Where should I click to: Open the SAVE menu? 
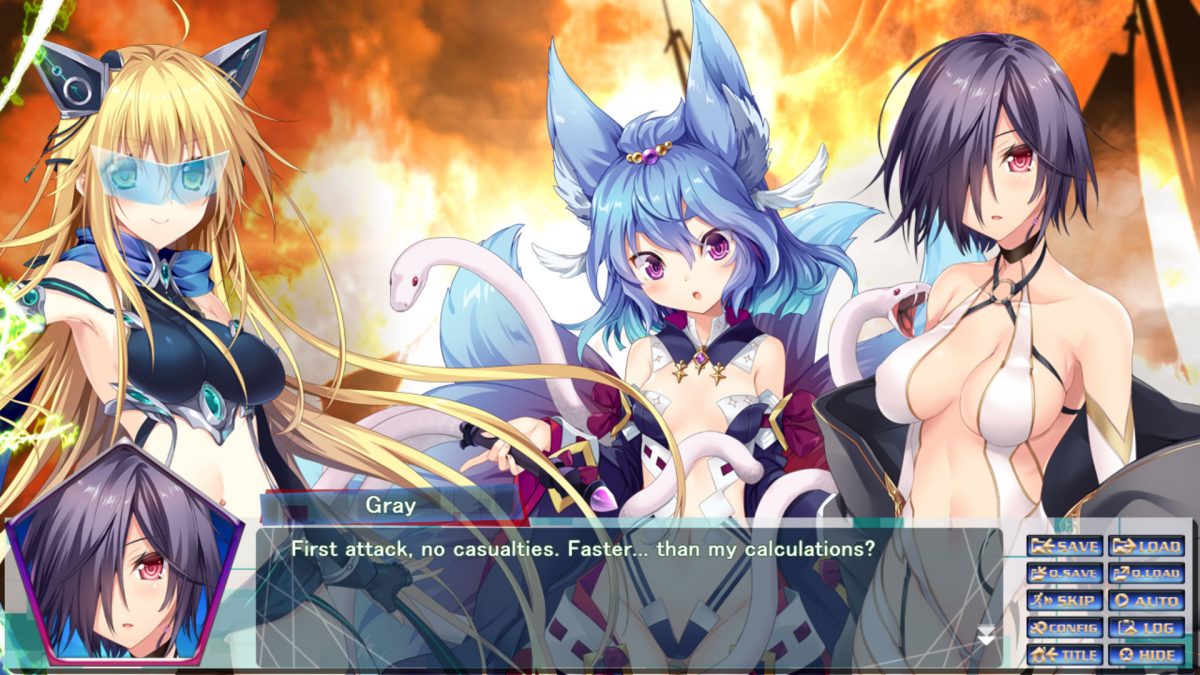tap(1065, 547)
